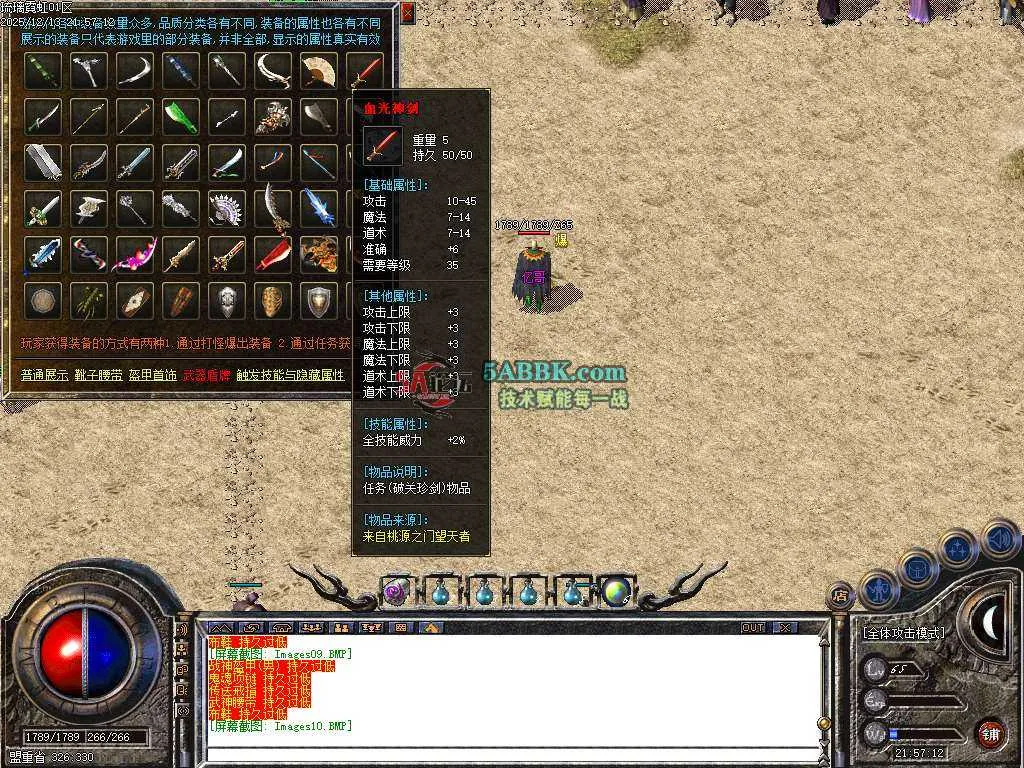Click the red 铺 stall button

click(989, 733)
